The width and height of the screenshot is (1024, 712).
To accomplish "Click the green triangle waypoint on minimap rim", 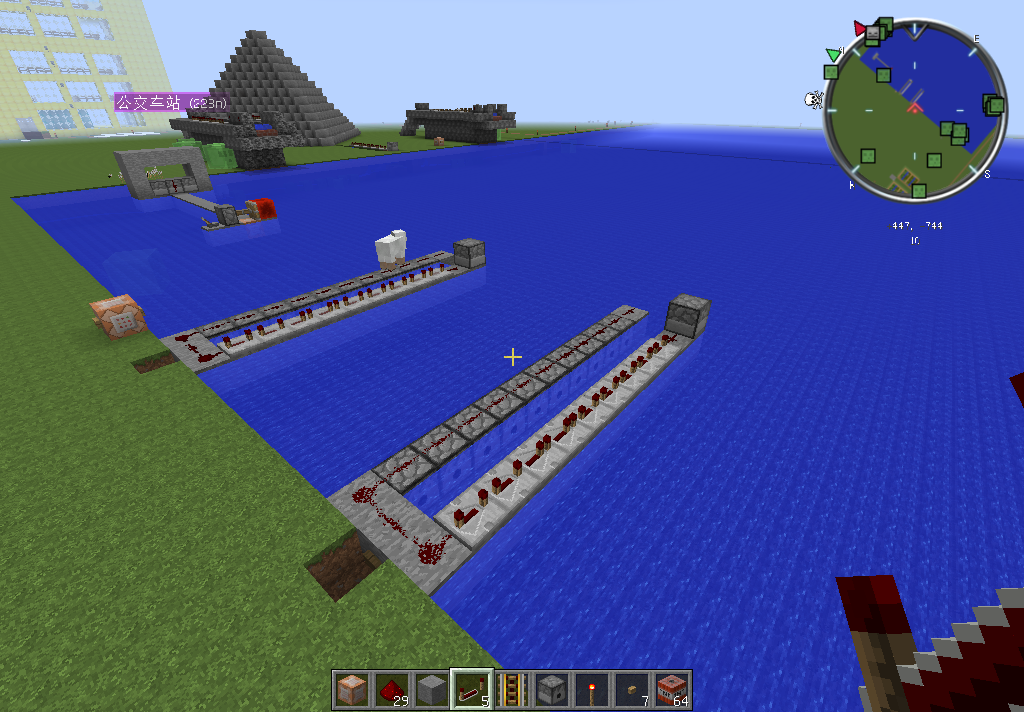I will click(x=833, y=54).
